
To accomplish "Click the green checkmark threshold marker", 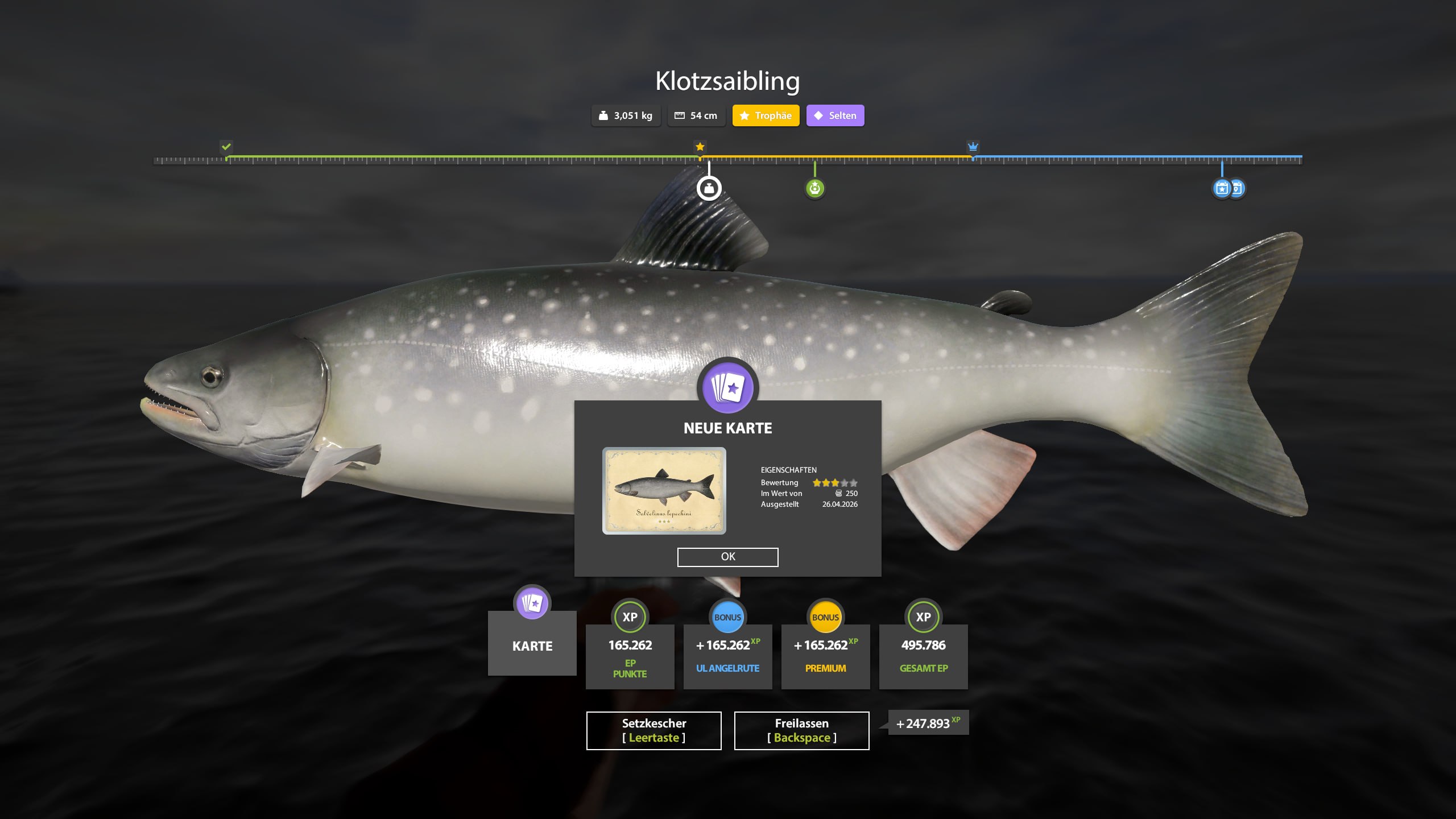I will [x=226, y=147].
